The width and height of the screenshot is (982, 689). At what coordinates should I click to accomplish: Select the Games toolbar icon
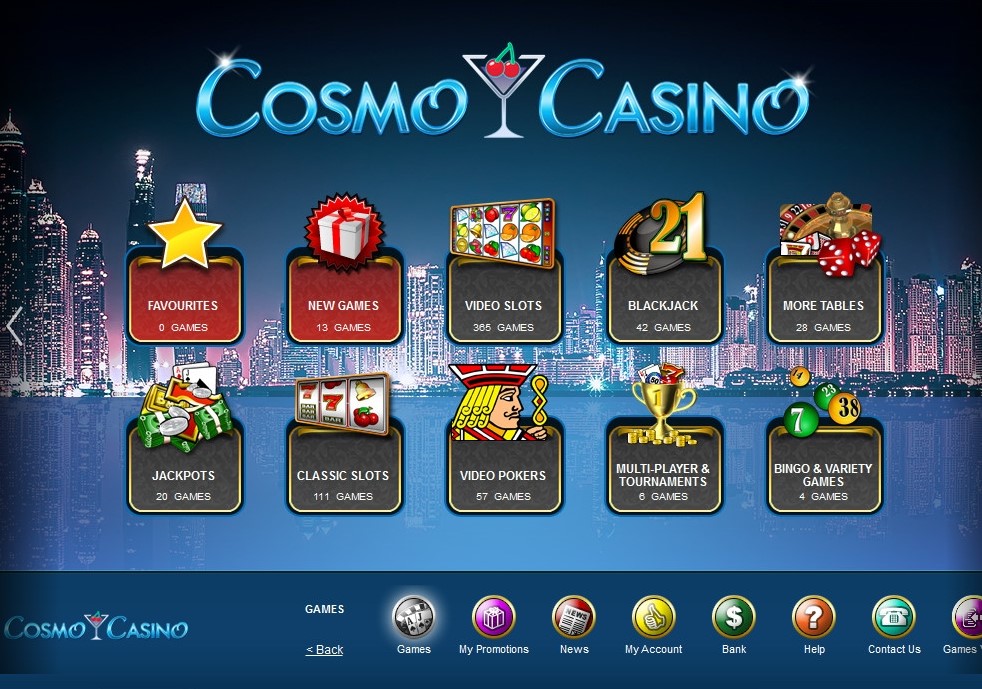point(413,618)
